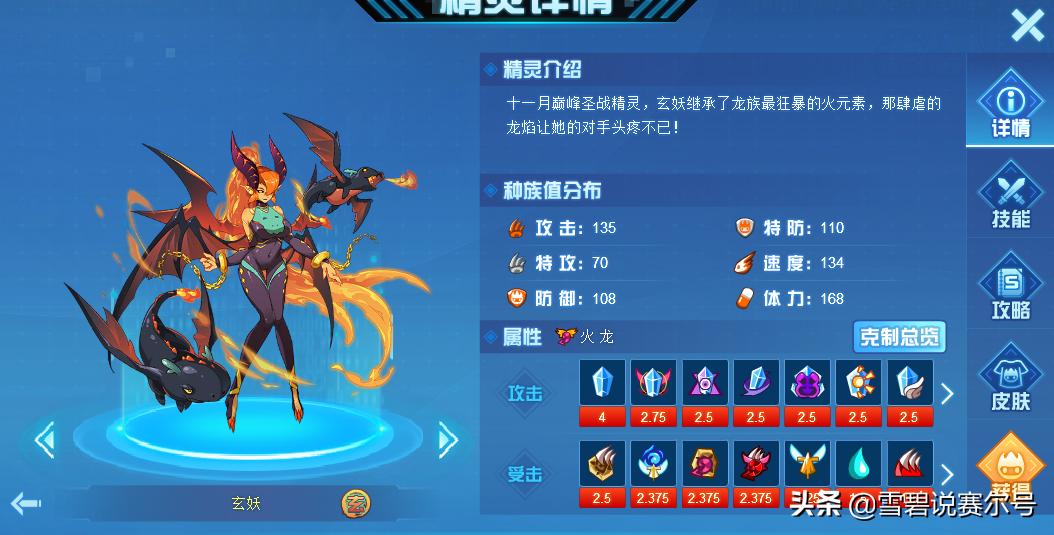Expand the 攻击 attack type row arrow

point(947,394)
